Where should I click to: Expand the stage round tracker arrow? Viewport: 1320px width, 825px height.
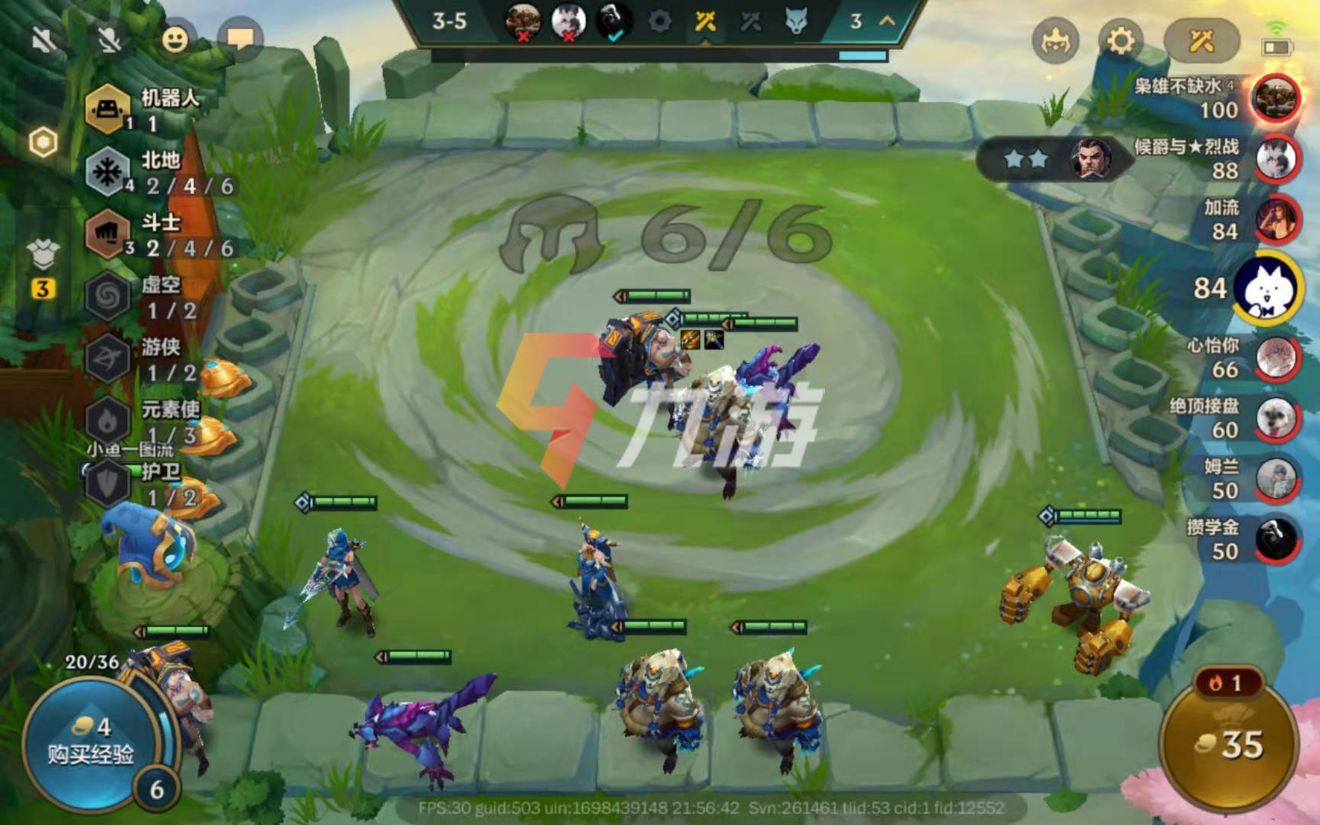click(x=886, y=21)
